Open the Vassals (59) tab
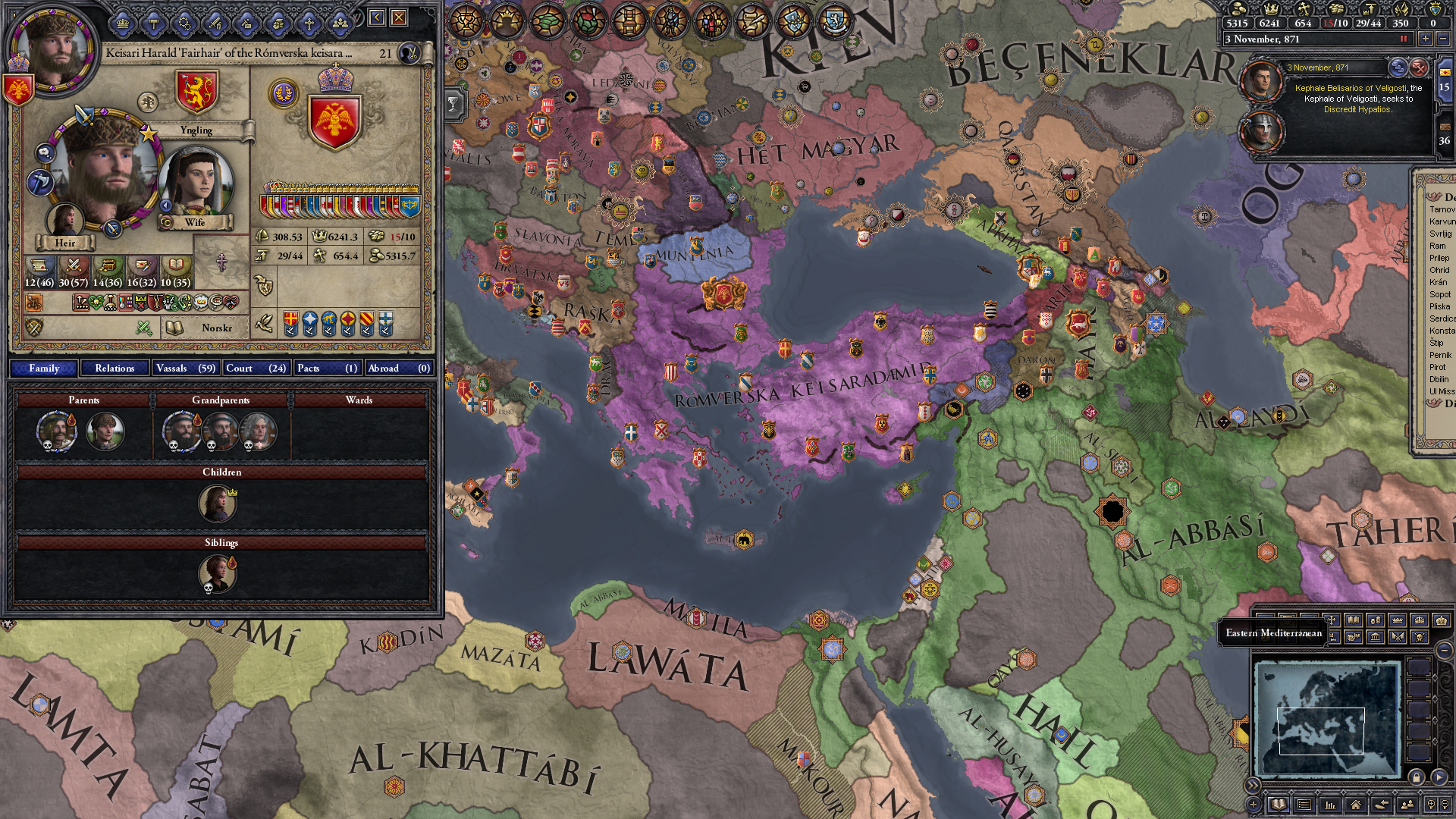1456x819 pixels. click(x=186, y=368)
